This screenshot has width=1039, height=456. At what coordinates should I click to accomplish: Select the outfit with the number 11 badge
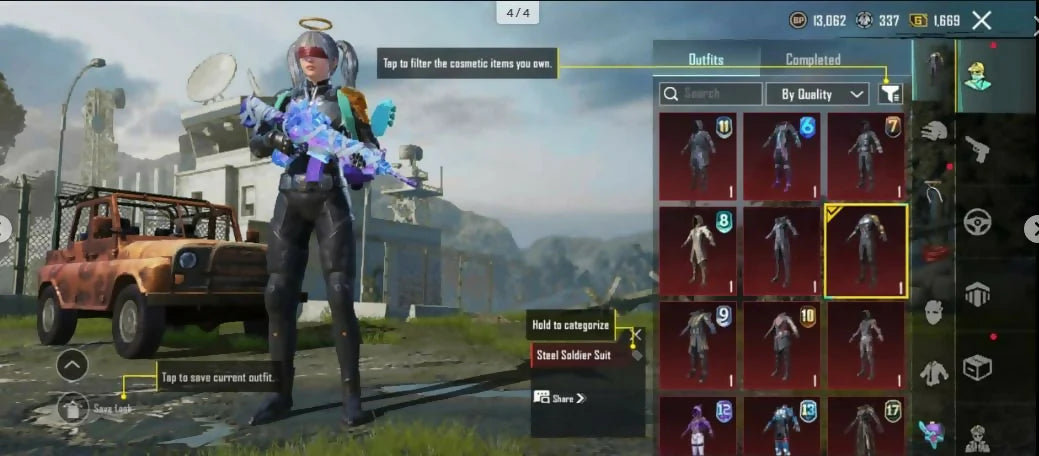point(697,155)
